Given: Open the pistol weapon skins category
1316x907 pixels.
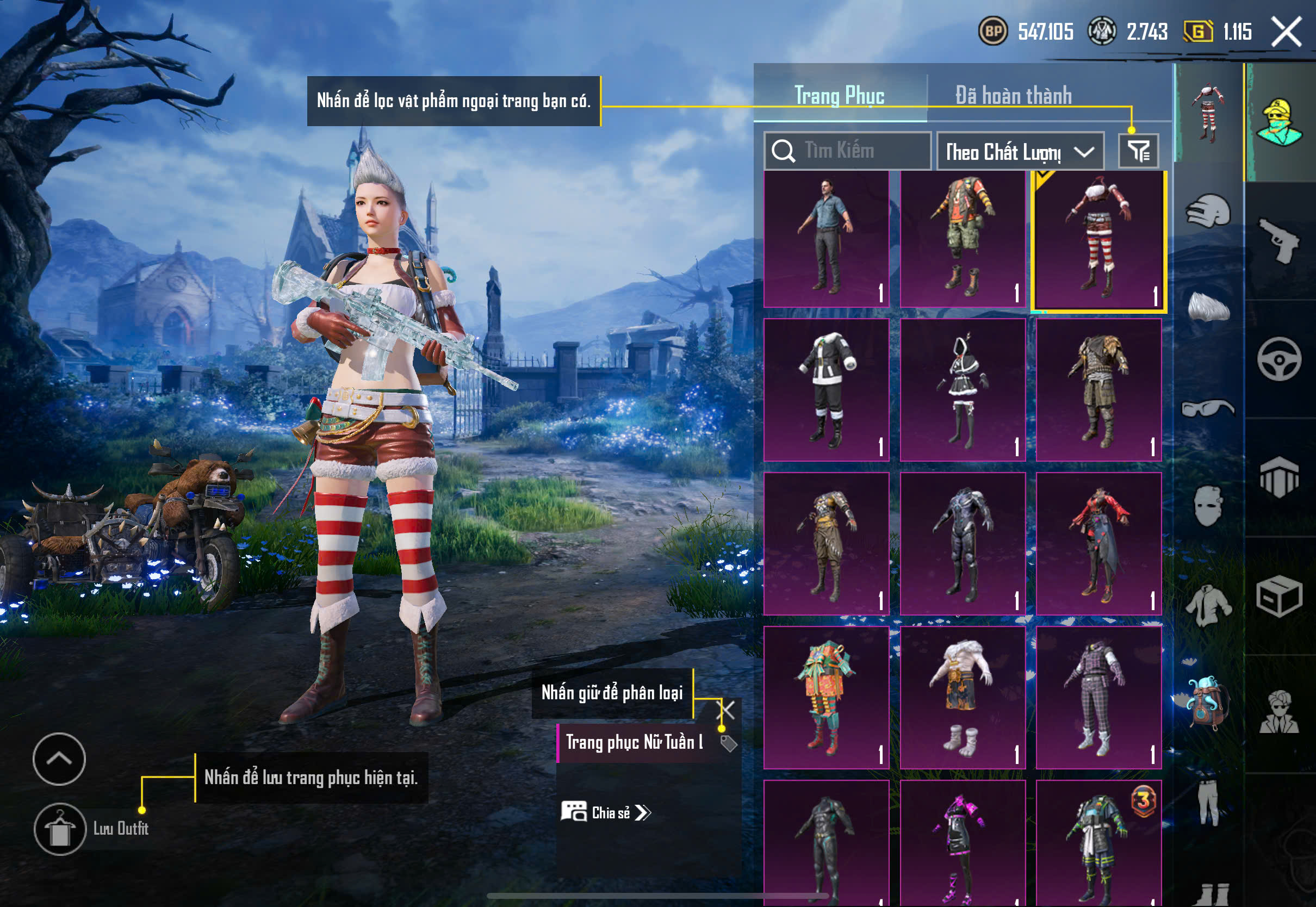Looking at the screenshot, I should click(x=1280, y=240).
